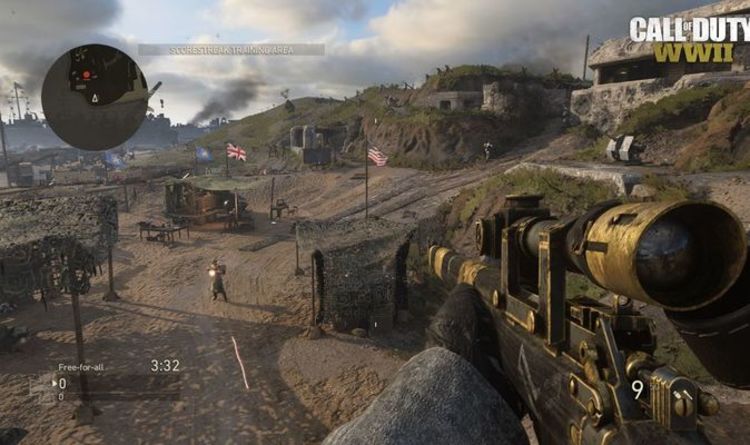The width and height of the screenshot is (750, 445).
Task: Select the red enemy dot on minimap
Action: point(87,74)
